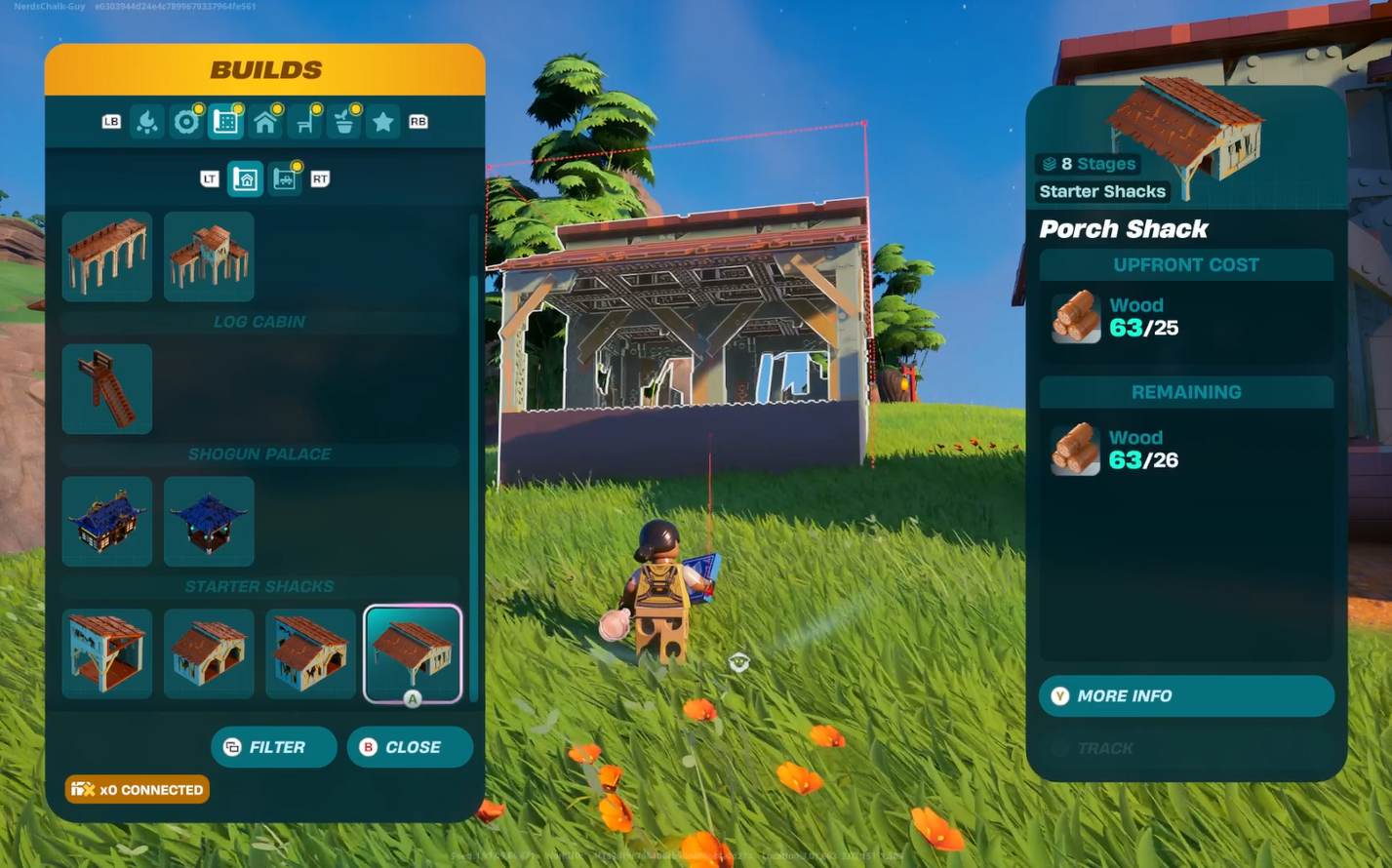Pick the Log Cabin wooden staircase build

click(x=107, y=389)
